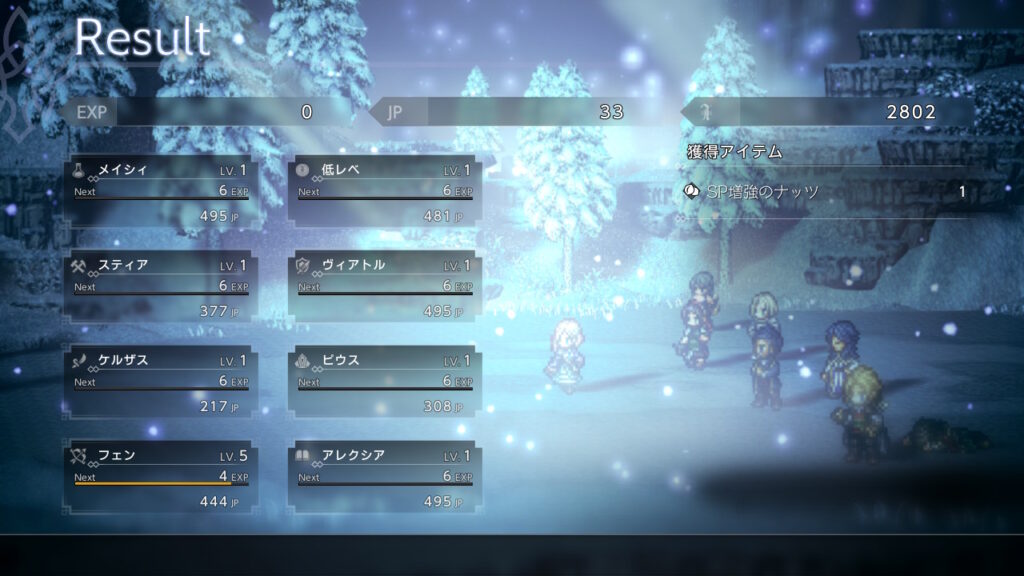Click the アレクシア result card
1024x576 pixels.
click(x=385, y=477)
